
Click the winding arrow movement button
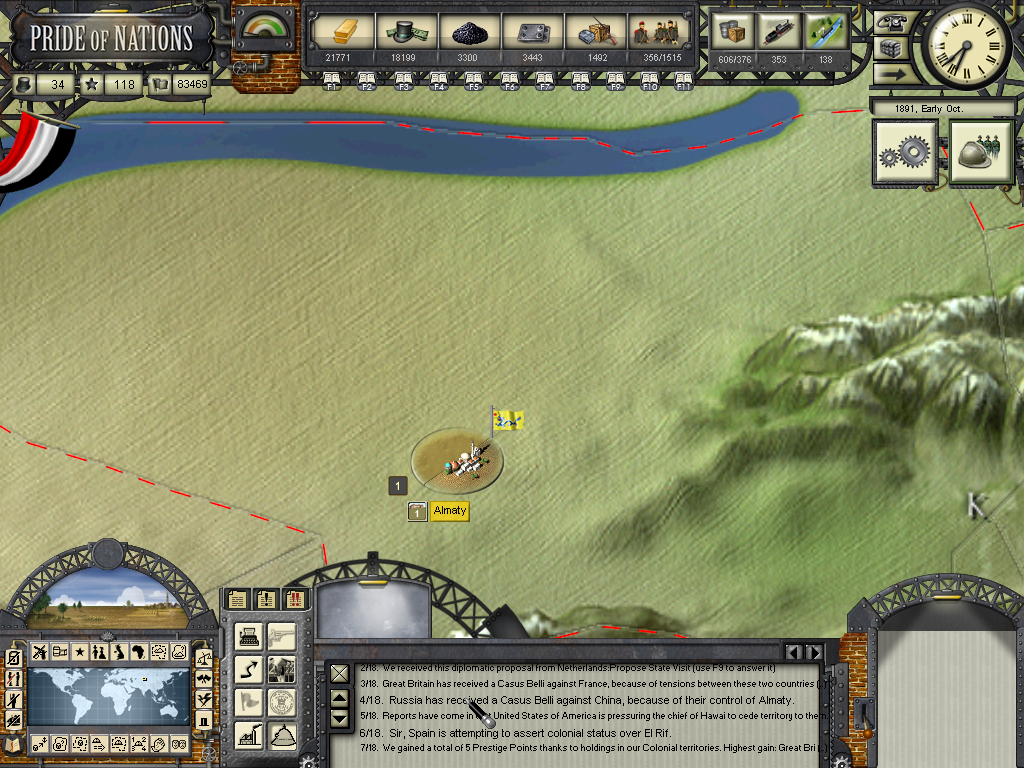pos(249,669)
